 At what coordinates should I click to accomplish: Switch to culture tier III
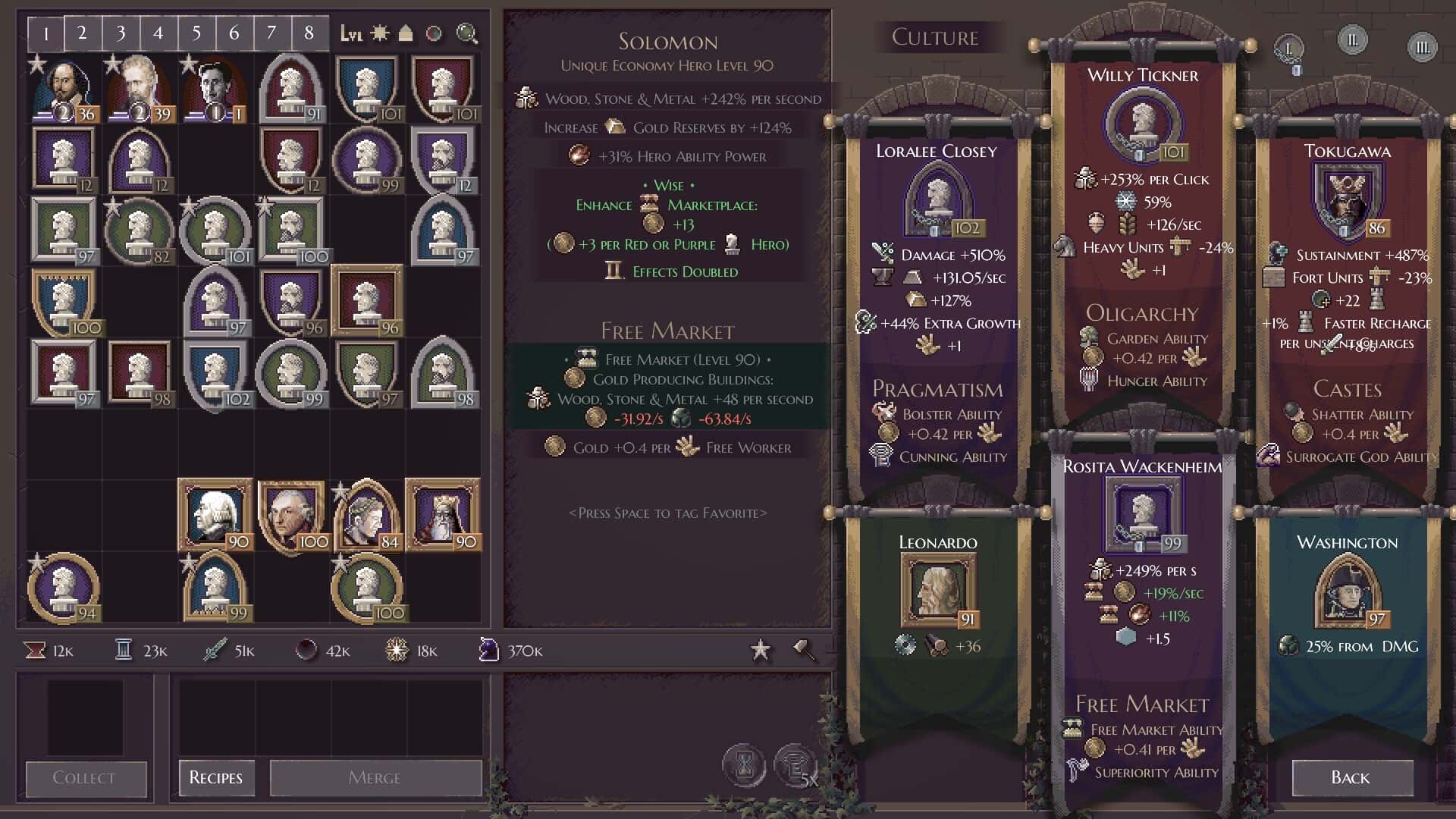pos(1422,48)
